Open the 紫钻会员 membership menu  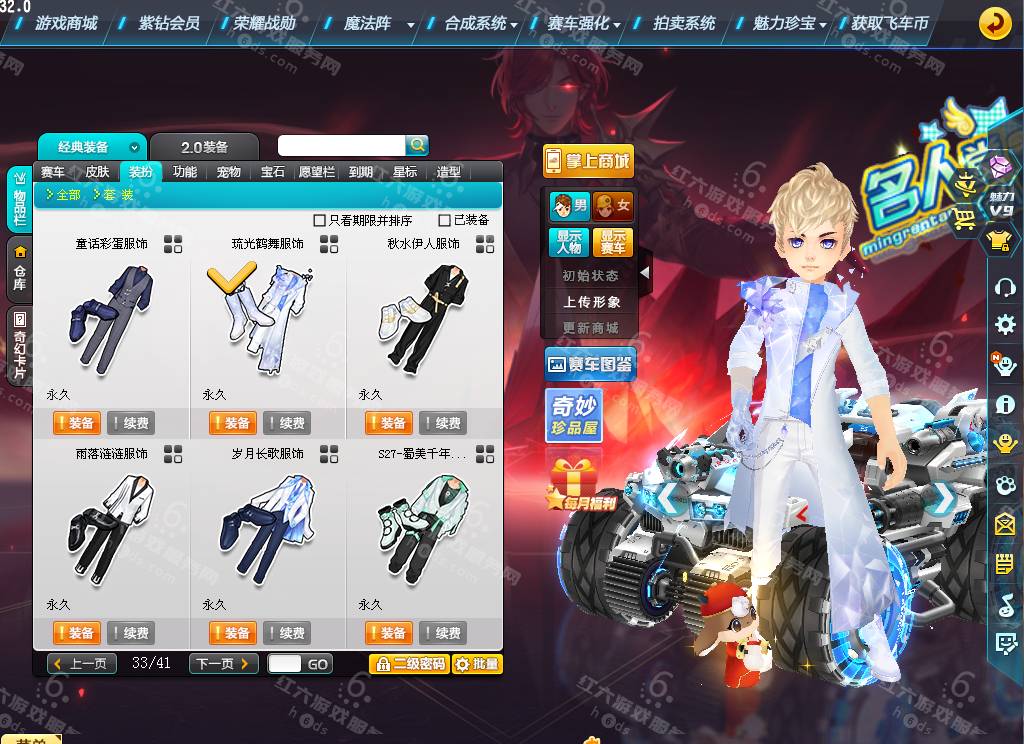(168, 23)
